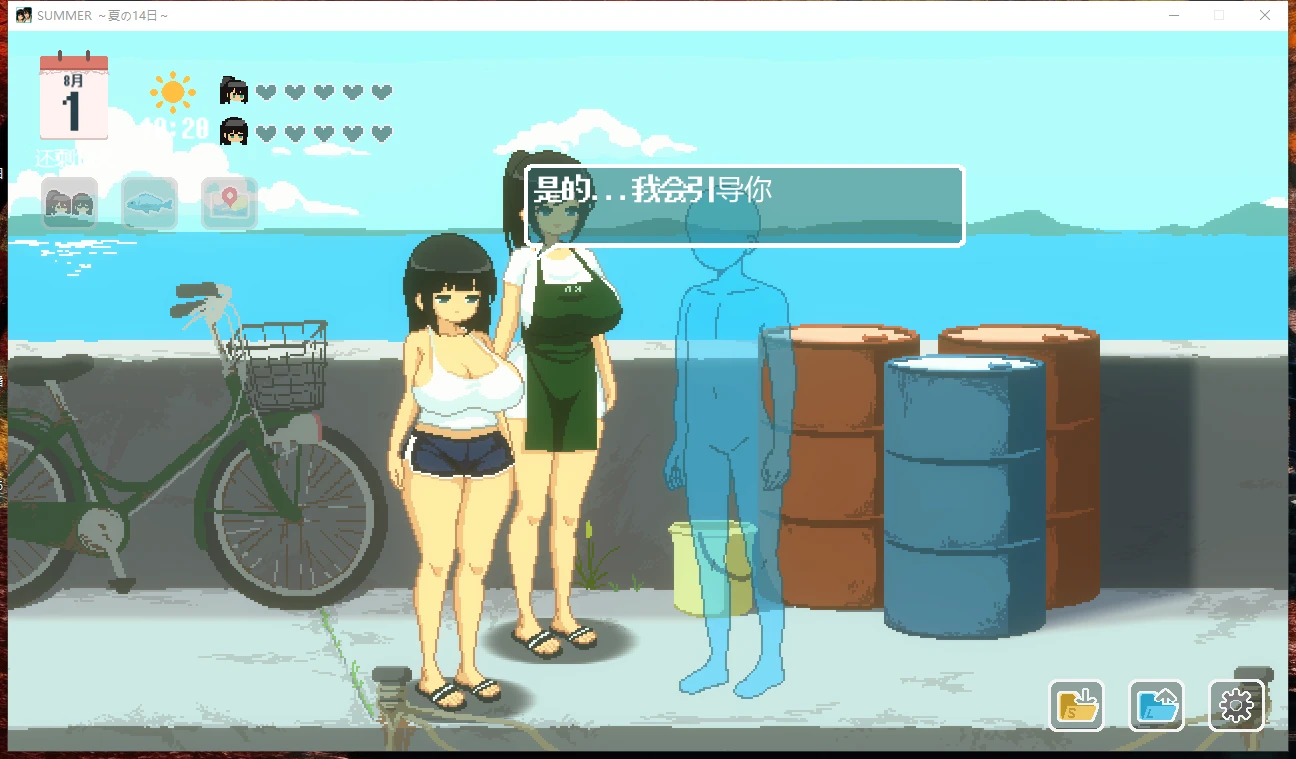Image resolution: width=1296 pixels, height=759 pixels.
Task: Open the Settings gear icon
Action: (1236, 704)
